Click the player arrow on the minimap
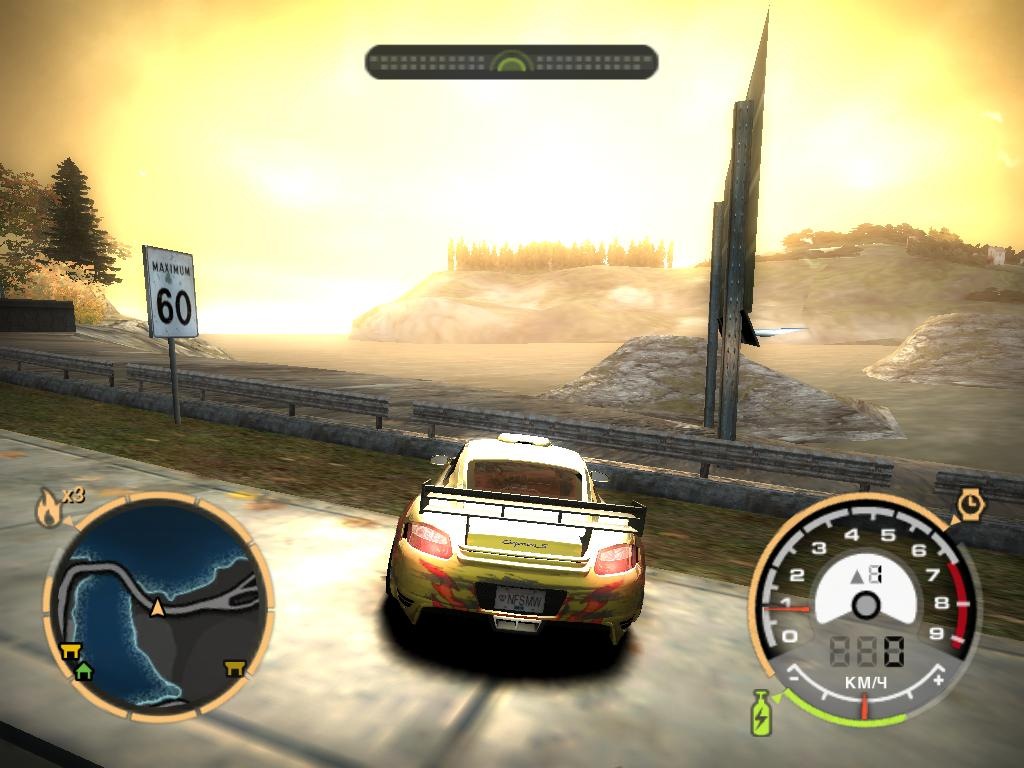Screen dimensions: 1024x768 tap(157, 607)
